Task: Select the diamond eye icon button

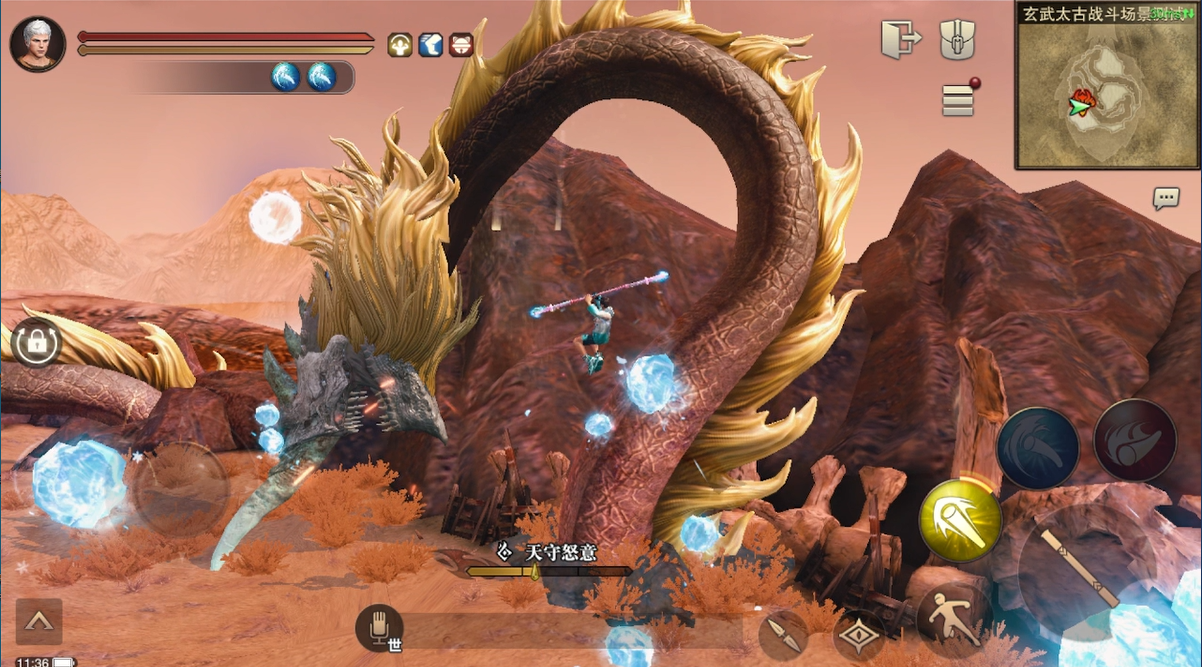Action: [859, 636]
